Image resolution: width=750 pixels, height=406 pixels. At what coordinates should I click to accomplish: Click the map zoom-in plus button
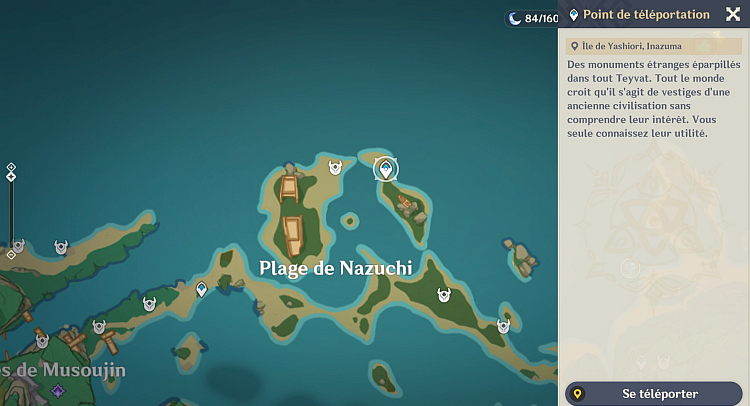coord(11,167)
